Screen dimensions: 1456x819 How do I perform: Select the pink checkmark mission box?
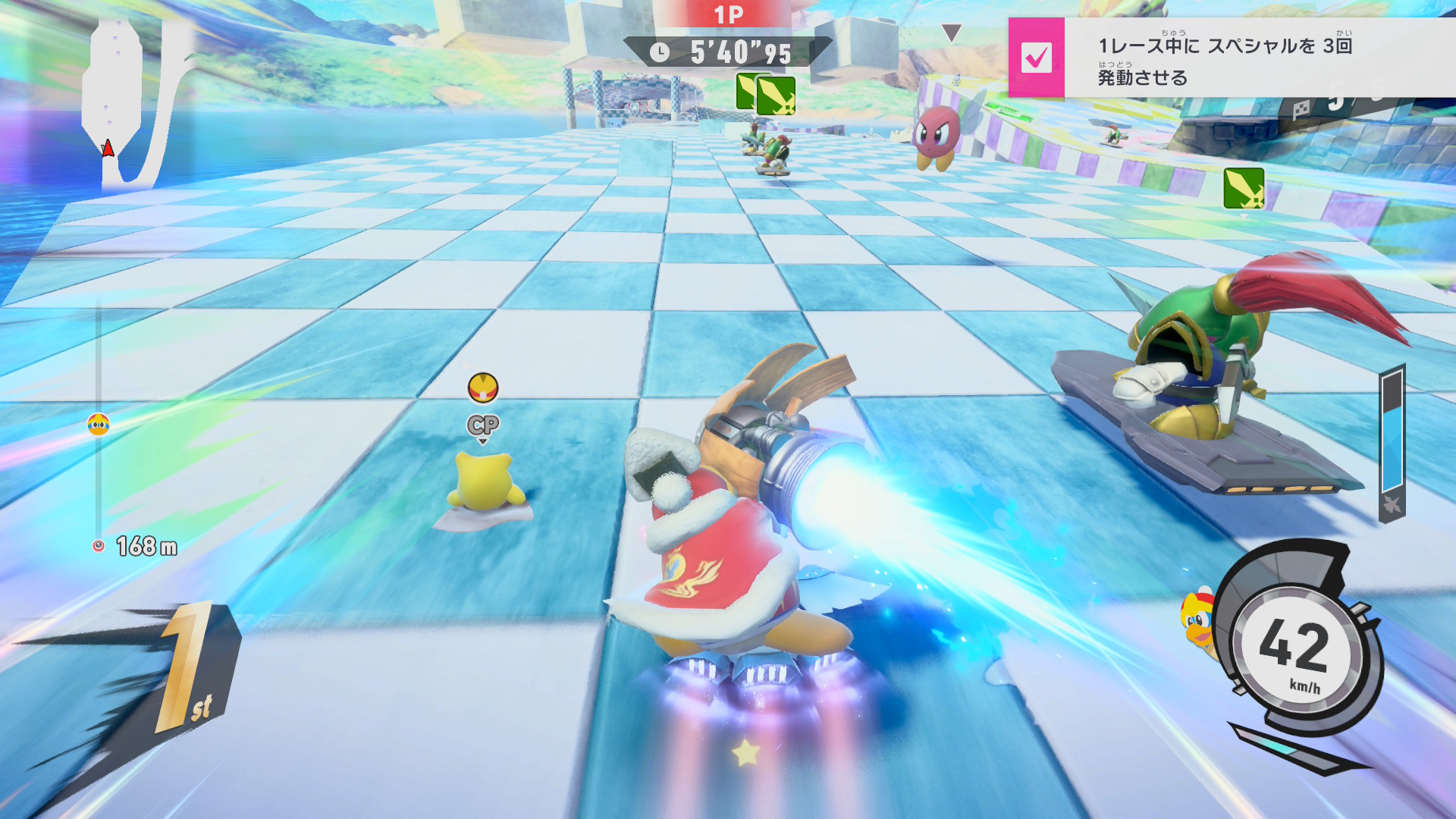[x=1036, y=58]
